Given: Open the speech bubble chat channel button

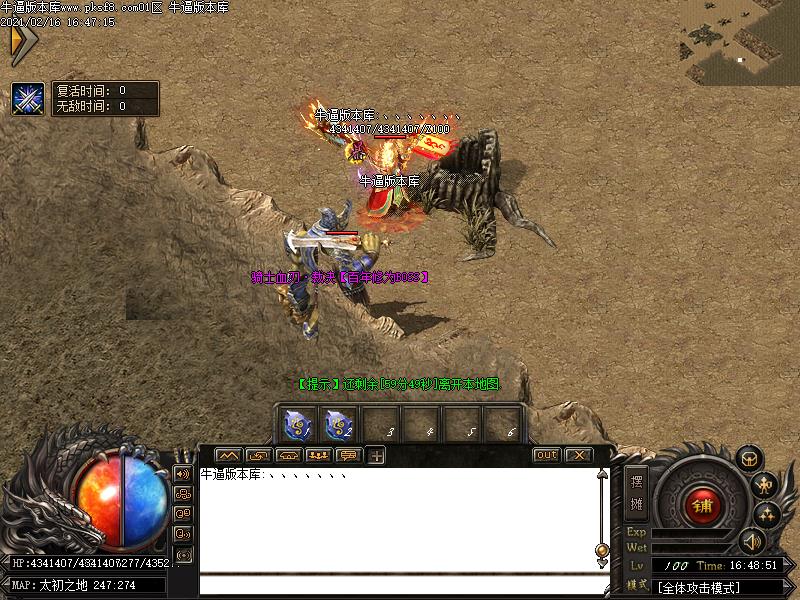Looking at the screenshot, I should pos(349,456).
